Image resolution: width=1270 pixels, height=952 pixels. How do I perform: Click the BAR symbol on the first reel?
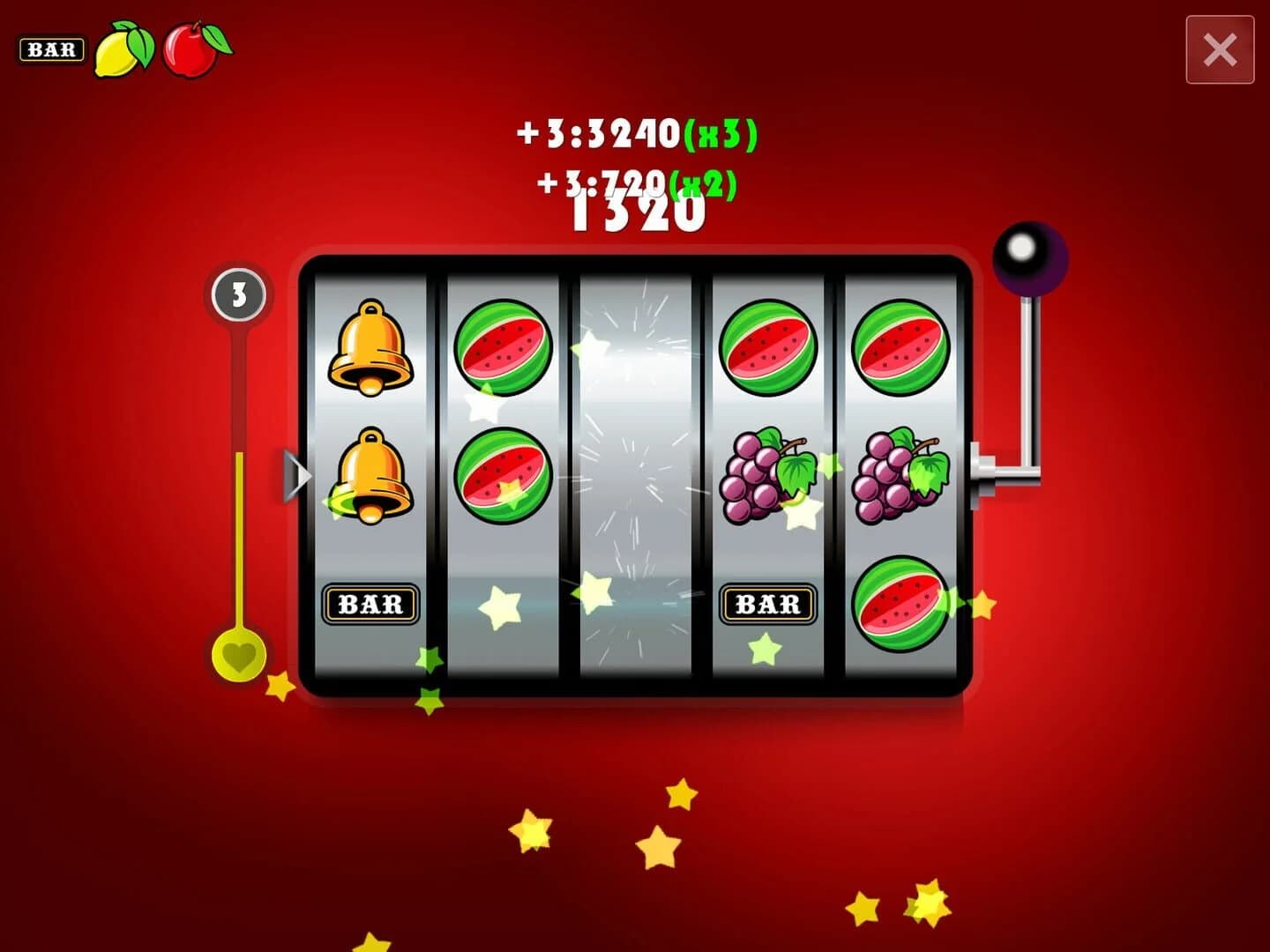point(370,604)
